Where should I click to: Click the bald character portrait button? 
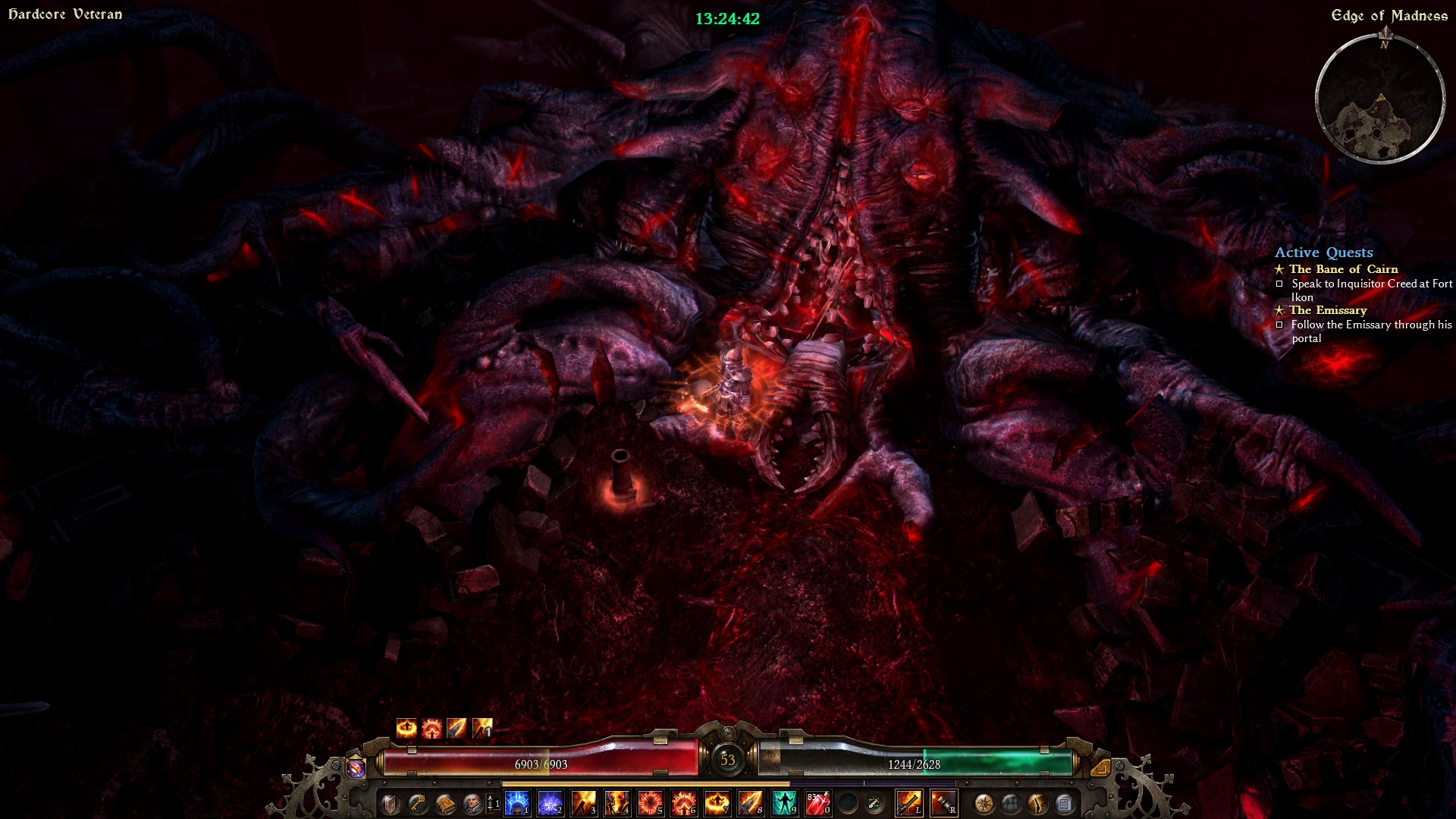click(472, 803)
